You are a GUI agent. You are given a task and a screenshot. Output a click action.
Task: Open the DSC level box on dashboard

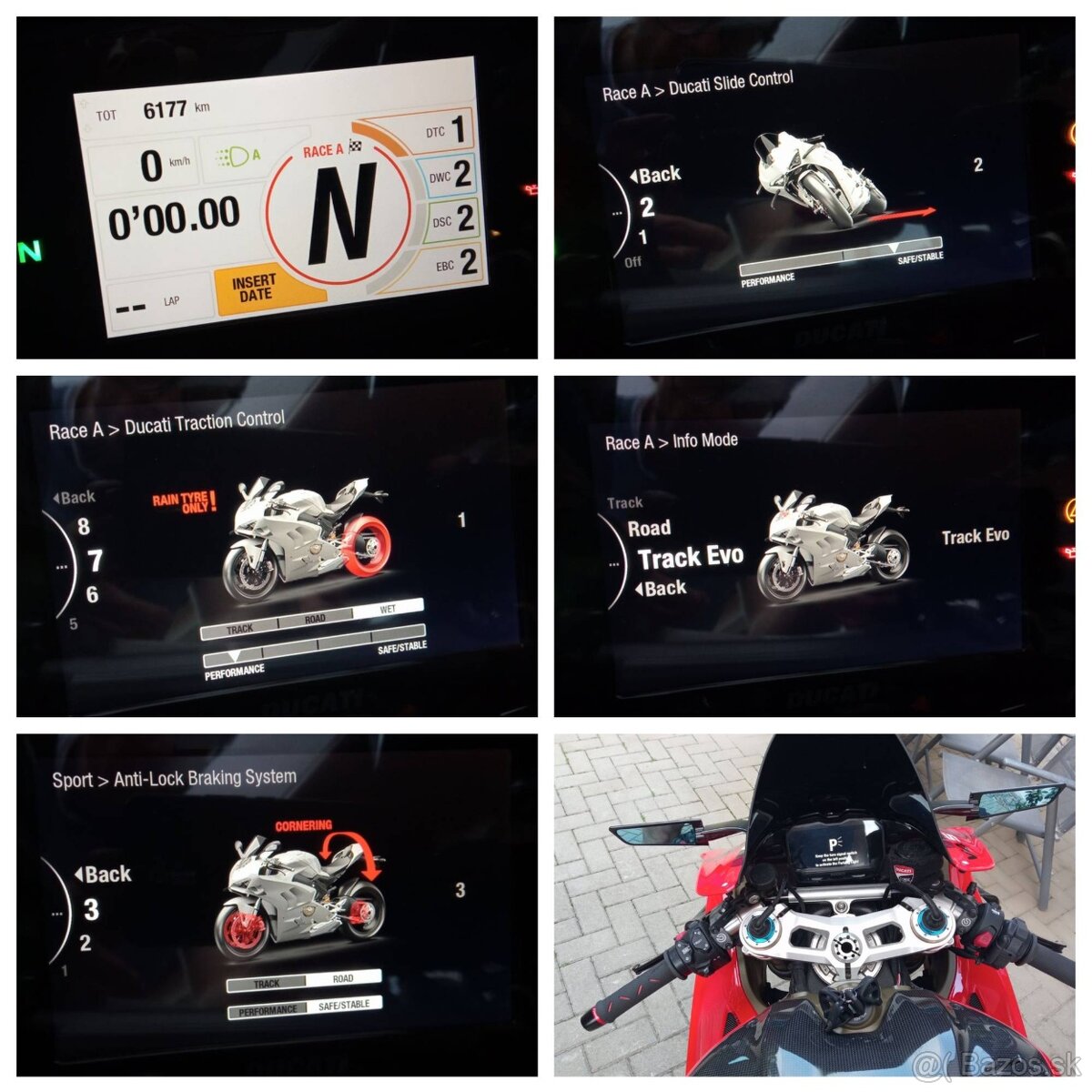click(x=453, y=219)
